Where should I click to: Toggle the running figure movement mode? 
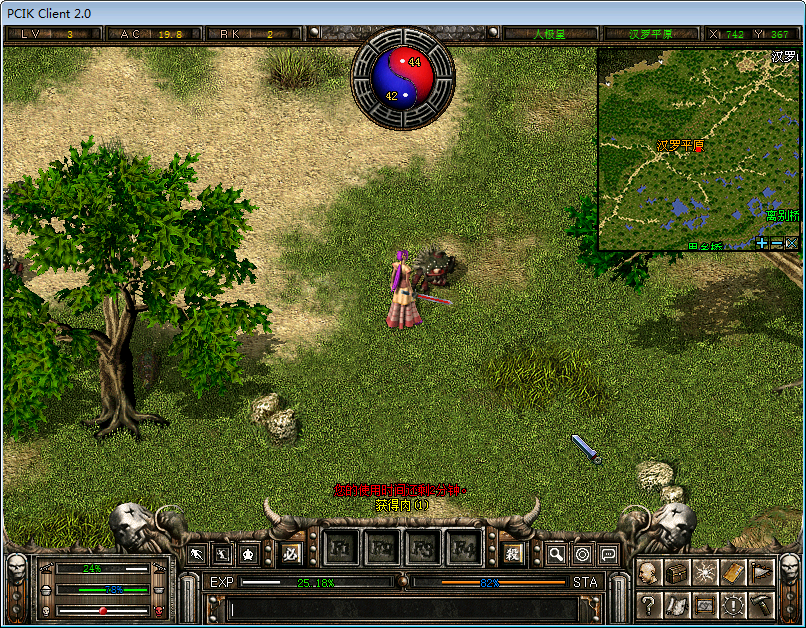click(197, 553)
